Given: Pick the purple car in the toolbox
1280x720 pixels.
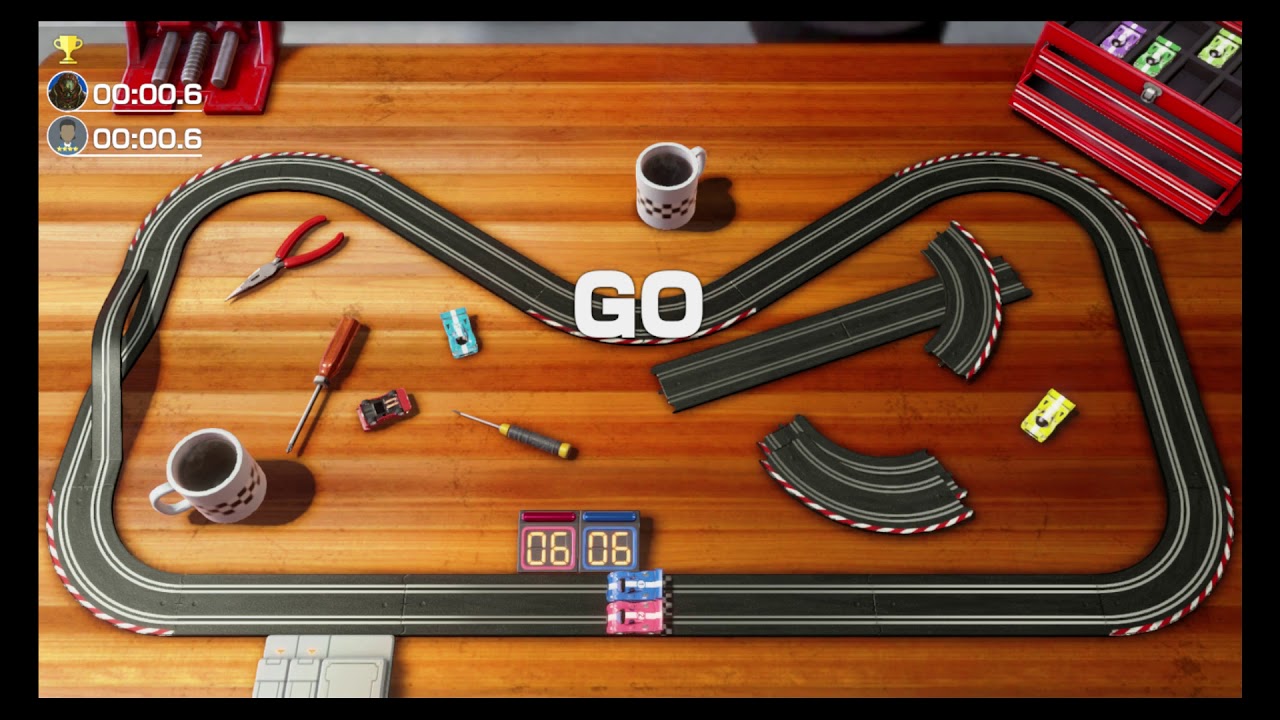Looking at the screenshot, I should coord(1121,40).
